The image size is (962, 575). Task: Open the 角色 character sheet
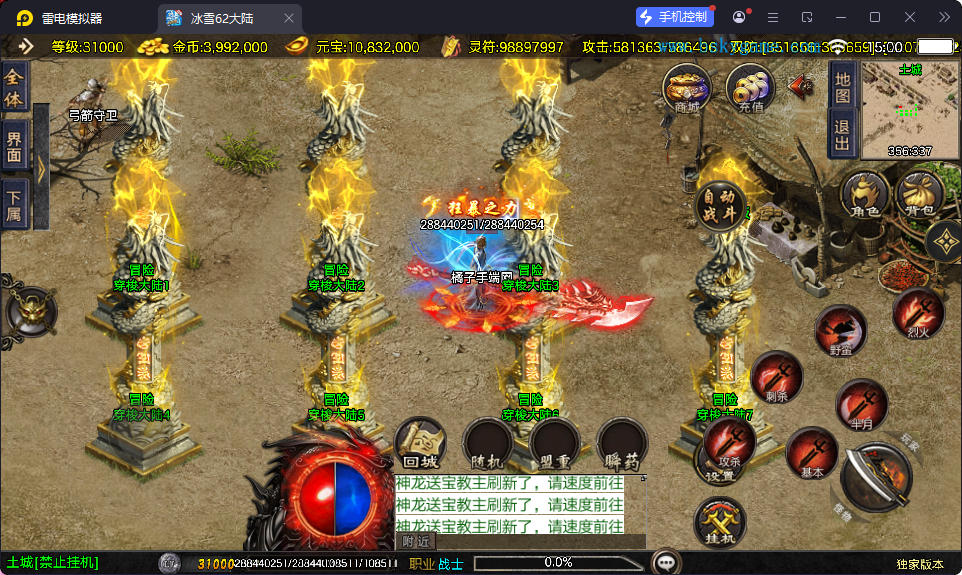pyautogui.click(x=864, y=194)
